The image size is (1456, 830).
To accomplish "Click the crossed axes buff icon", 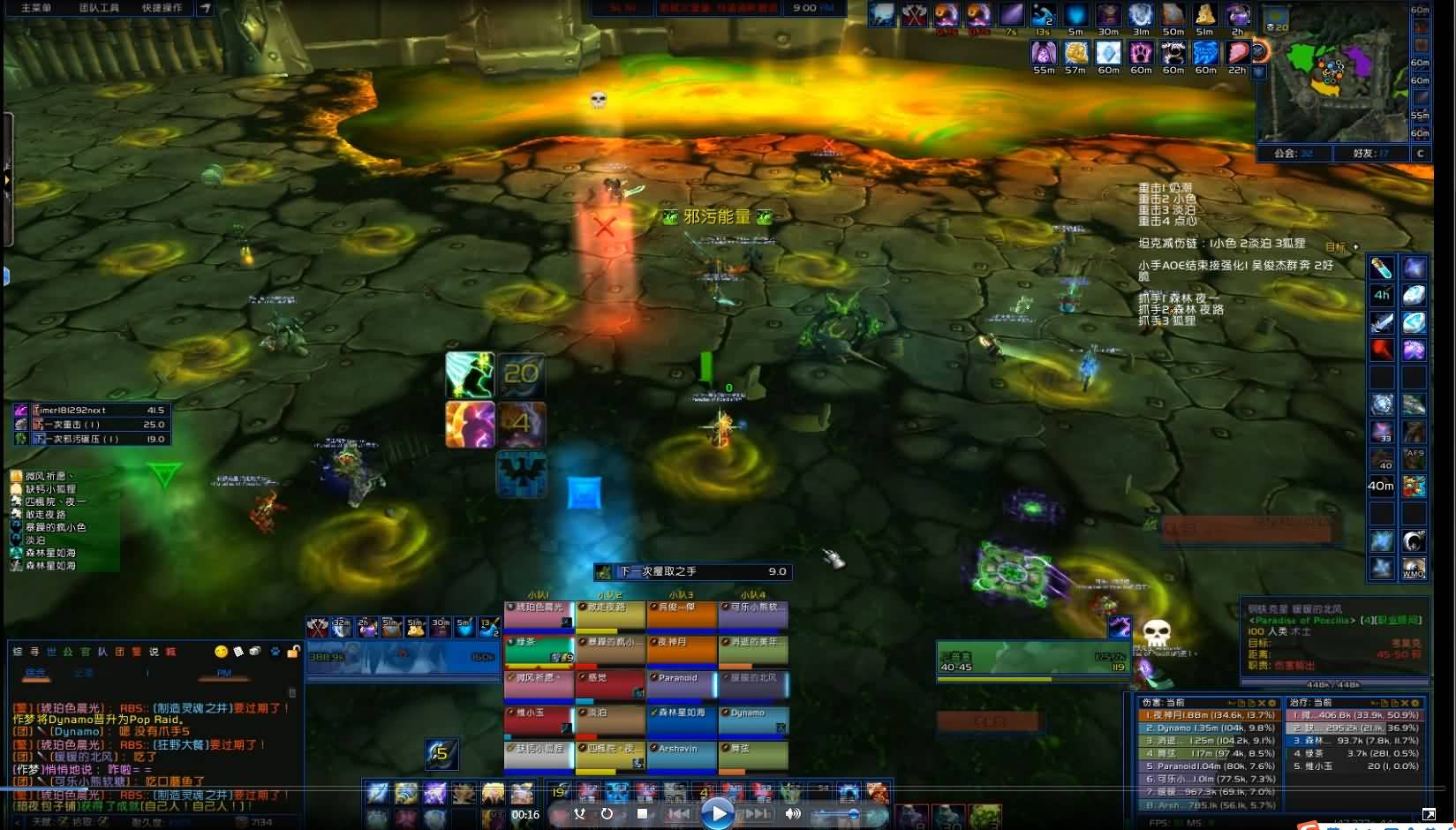I will tap(914, 15).
